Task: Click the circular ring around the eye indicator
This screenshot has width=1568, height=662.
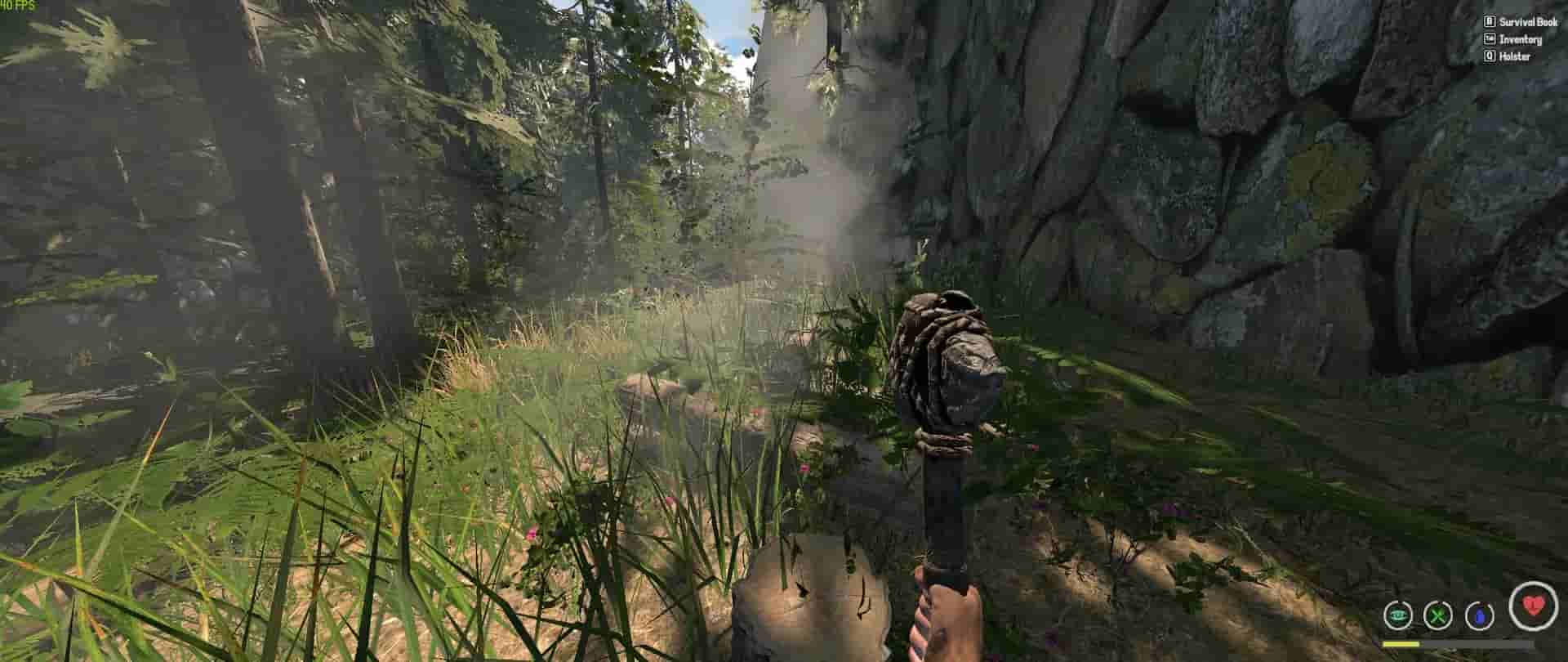Action: coord(1386,617)
